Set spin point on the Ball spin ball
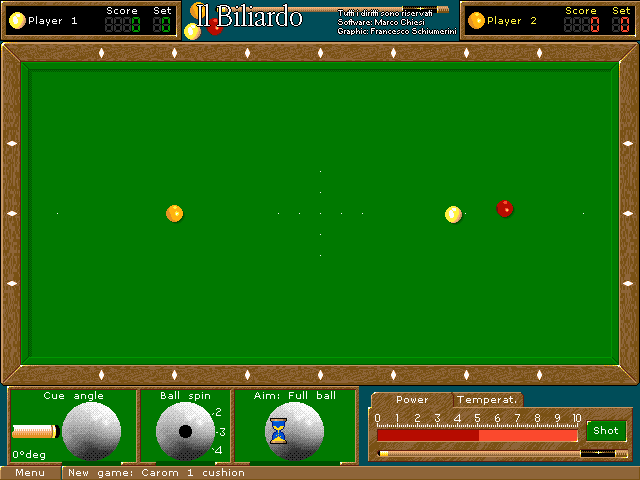 tap(185, 431)
